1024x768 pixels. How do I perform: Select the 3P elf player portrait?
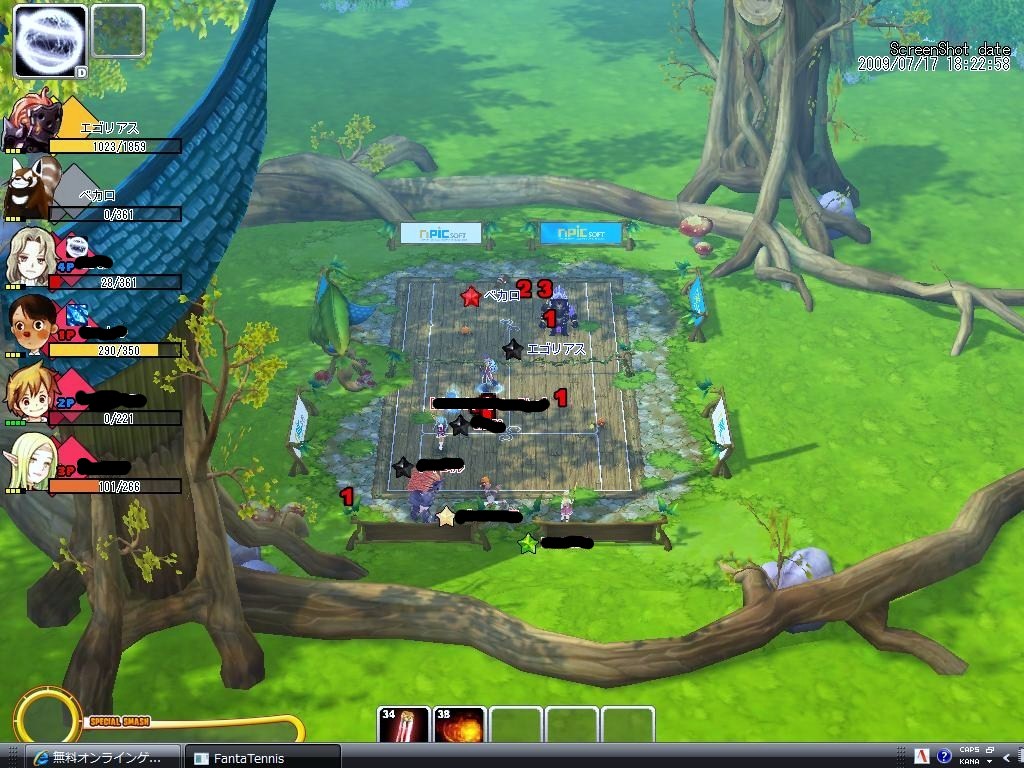coord(28,462)
